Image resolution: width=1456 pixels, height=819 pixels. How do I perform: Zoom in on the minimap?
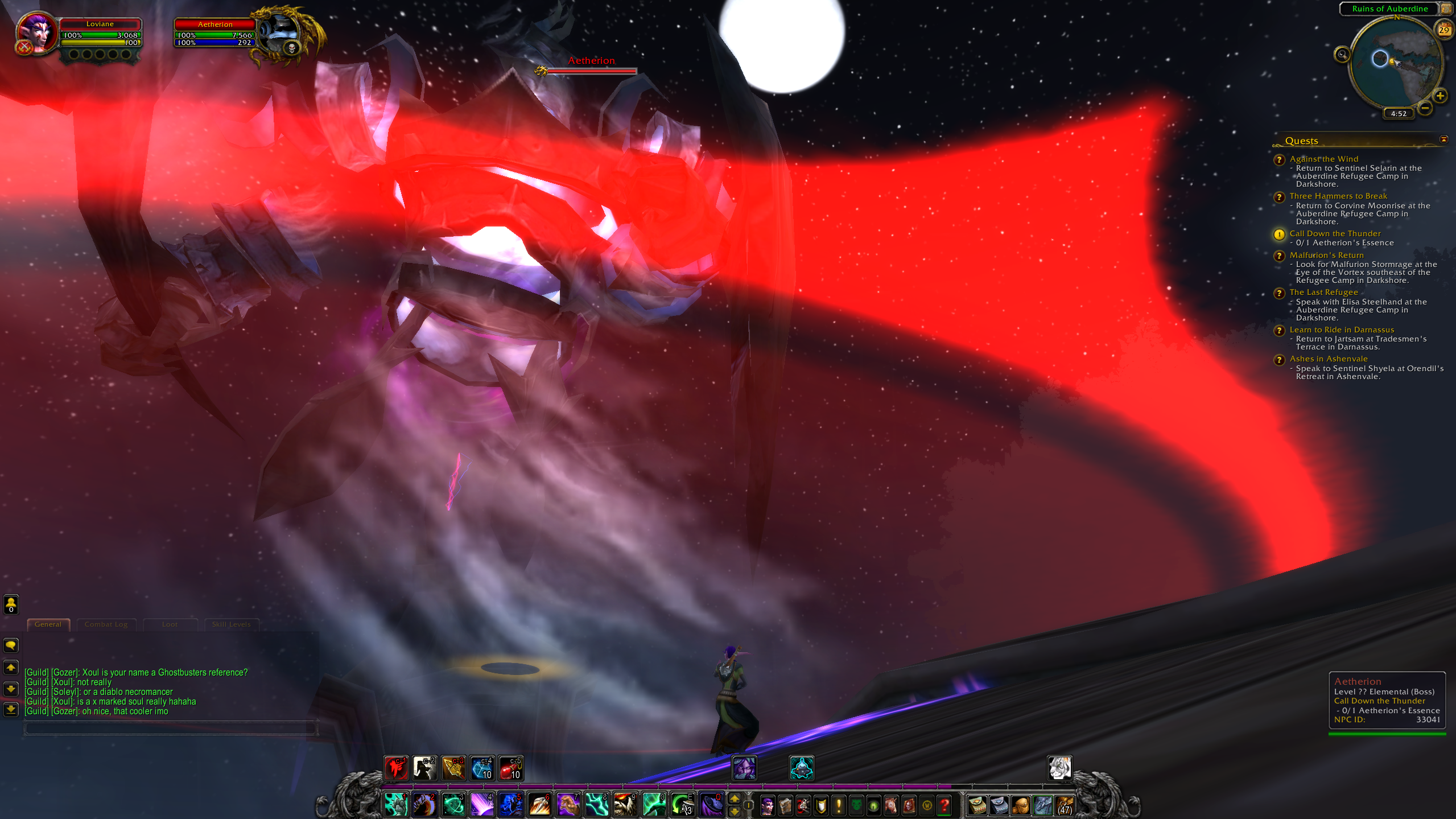(x=1440, y=96)
